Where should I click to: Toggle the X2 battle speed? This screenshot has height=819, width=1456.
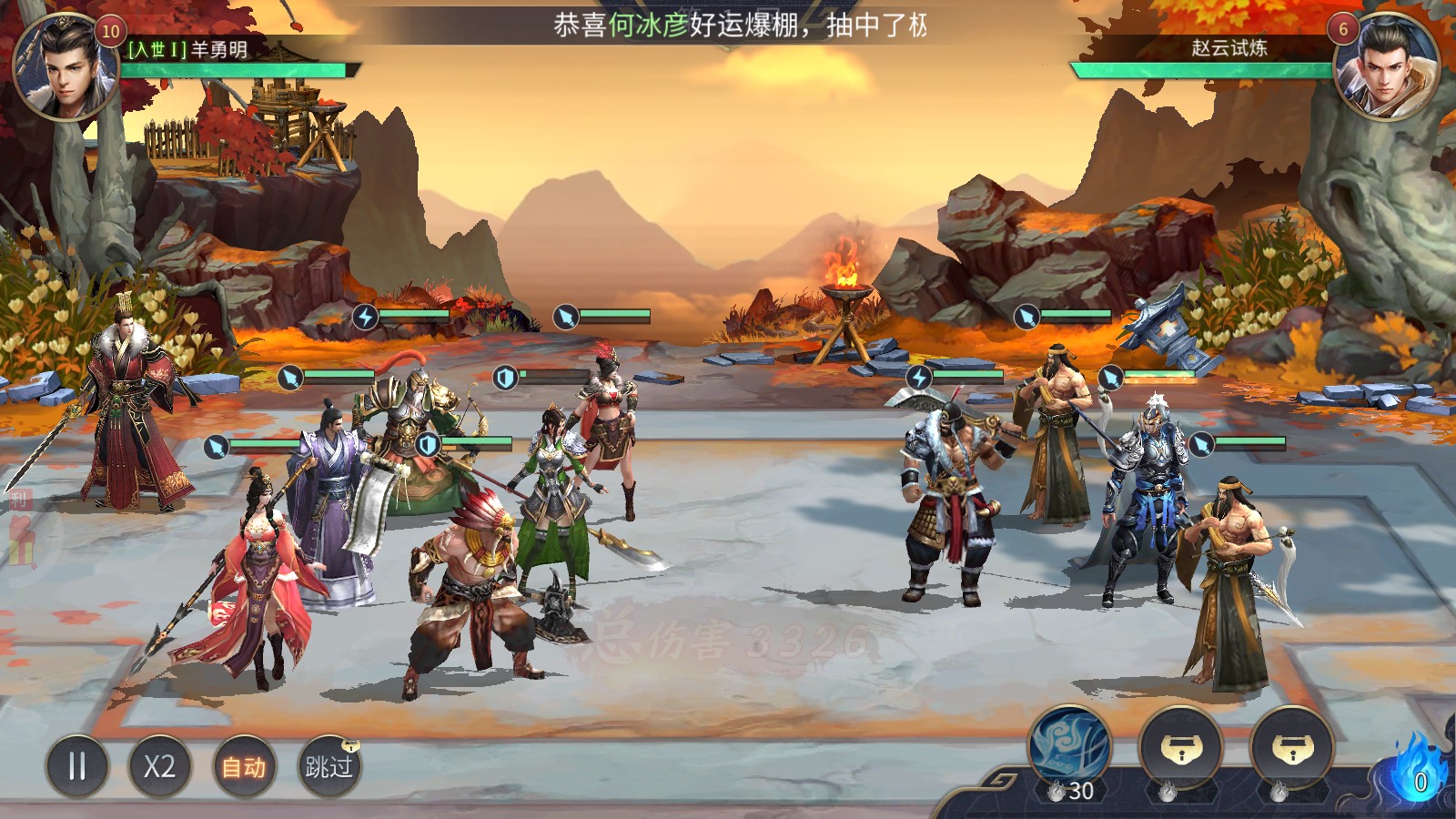tap(159, 766)
